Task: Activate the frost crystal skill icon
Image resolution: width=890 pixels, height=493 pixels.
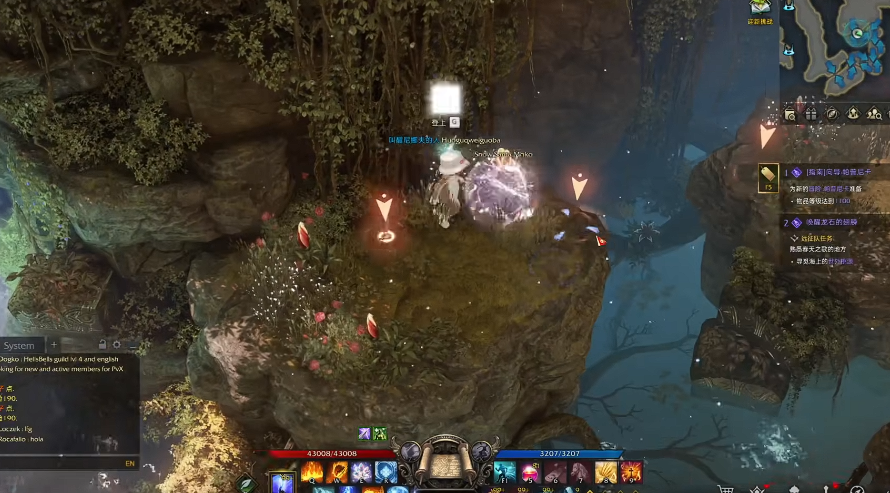Action: [x=361, y=472]
